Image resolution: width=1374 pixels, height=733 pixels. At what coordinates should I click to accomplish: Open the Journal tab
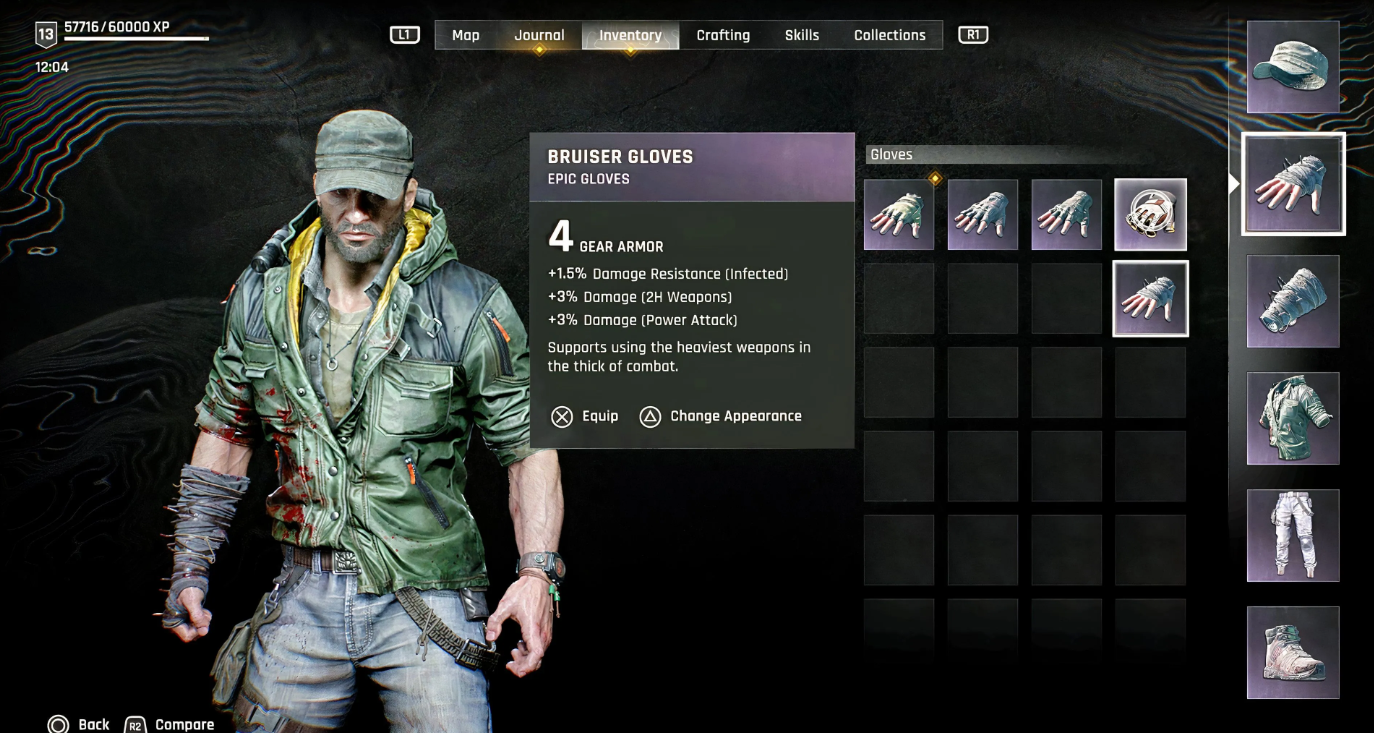(539, 35)
